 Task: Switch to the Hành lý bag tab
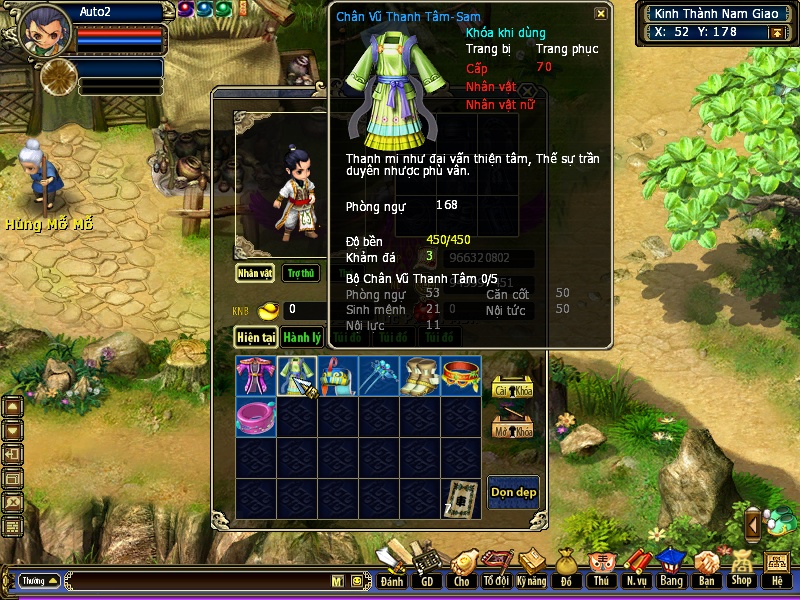tap(300, 338)
